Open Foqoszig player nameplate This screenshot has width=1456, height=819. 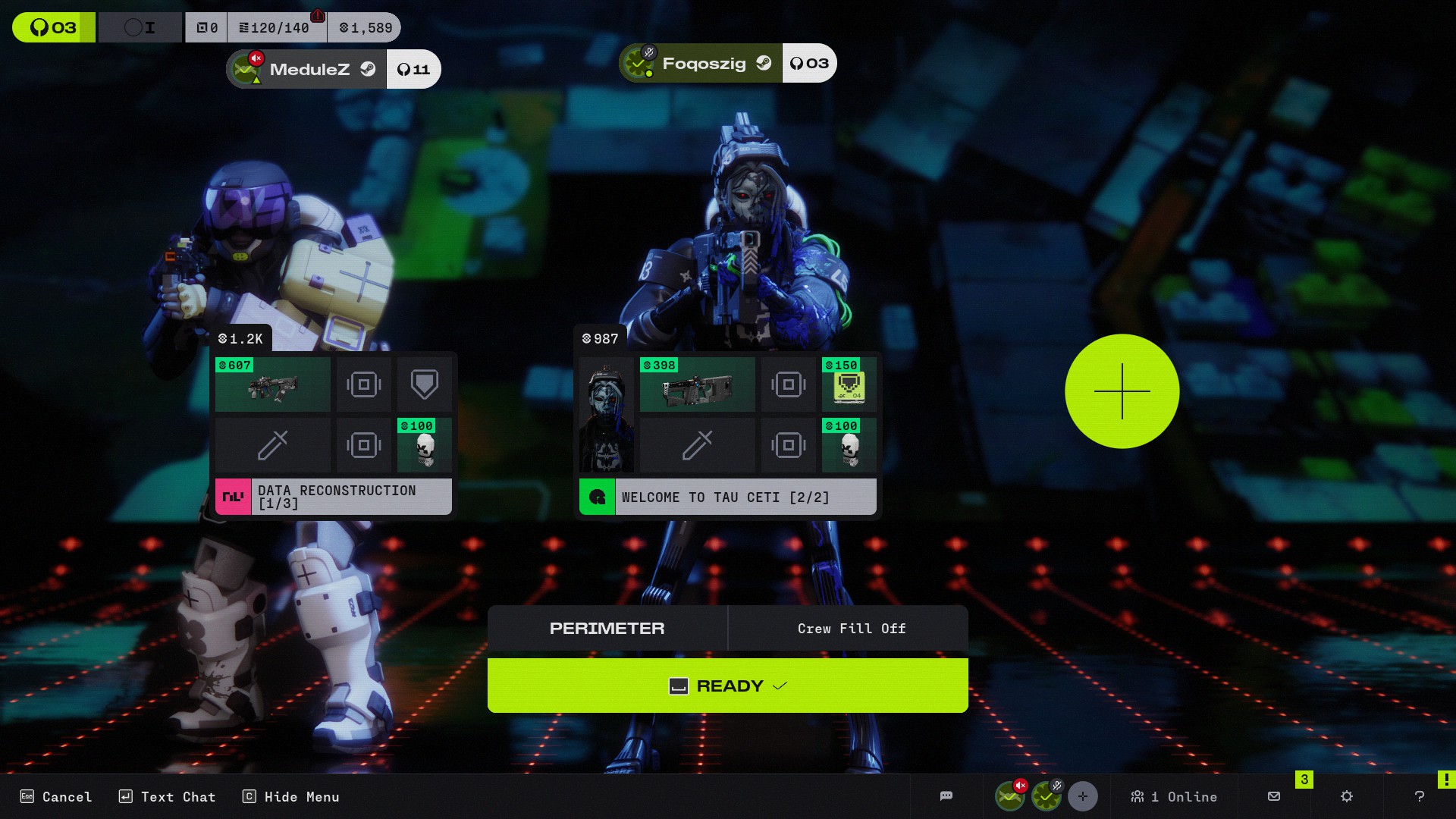(x=702, y=64)
